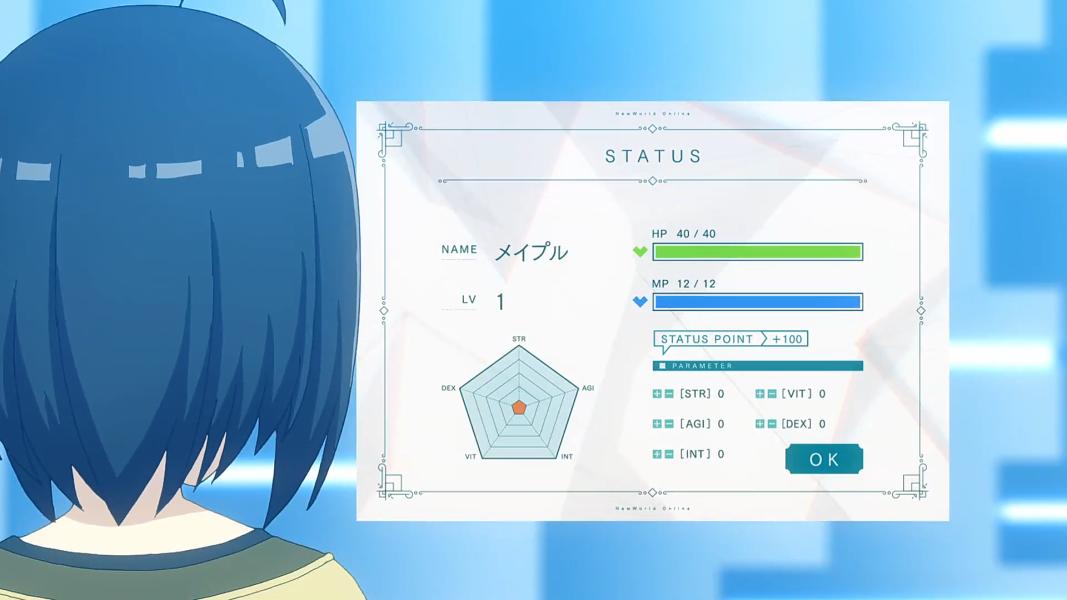Lower AGI using its minus button

point(669,424)
